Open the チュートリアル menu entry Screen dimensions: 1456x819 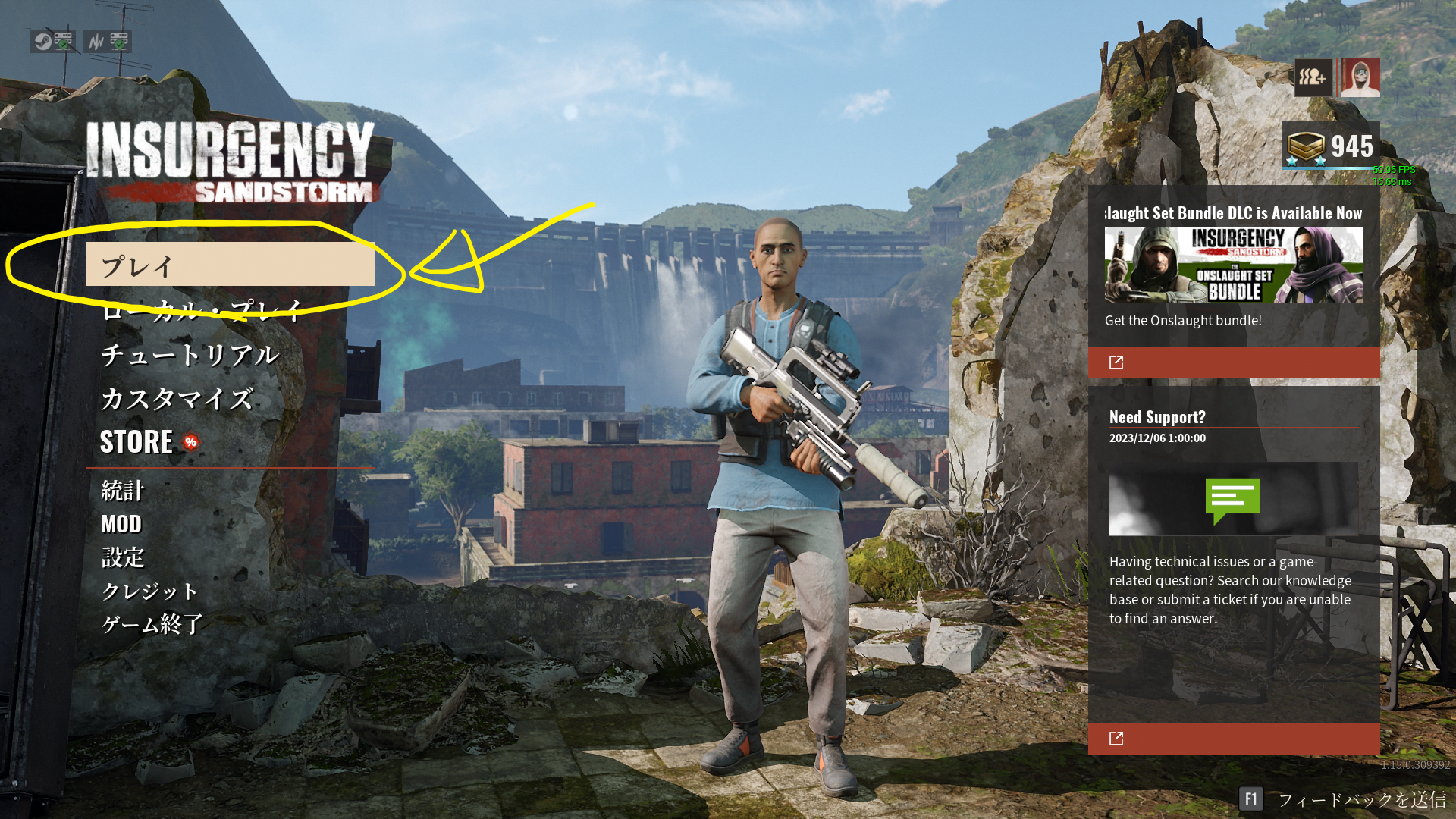pyautogui.click(x=190, y=354)
